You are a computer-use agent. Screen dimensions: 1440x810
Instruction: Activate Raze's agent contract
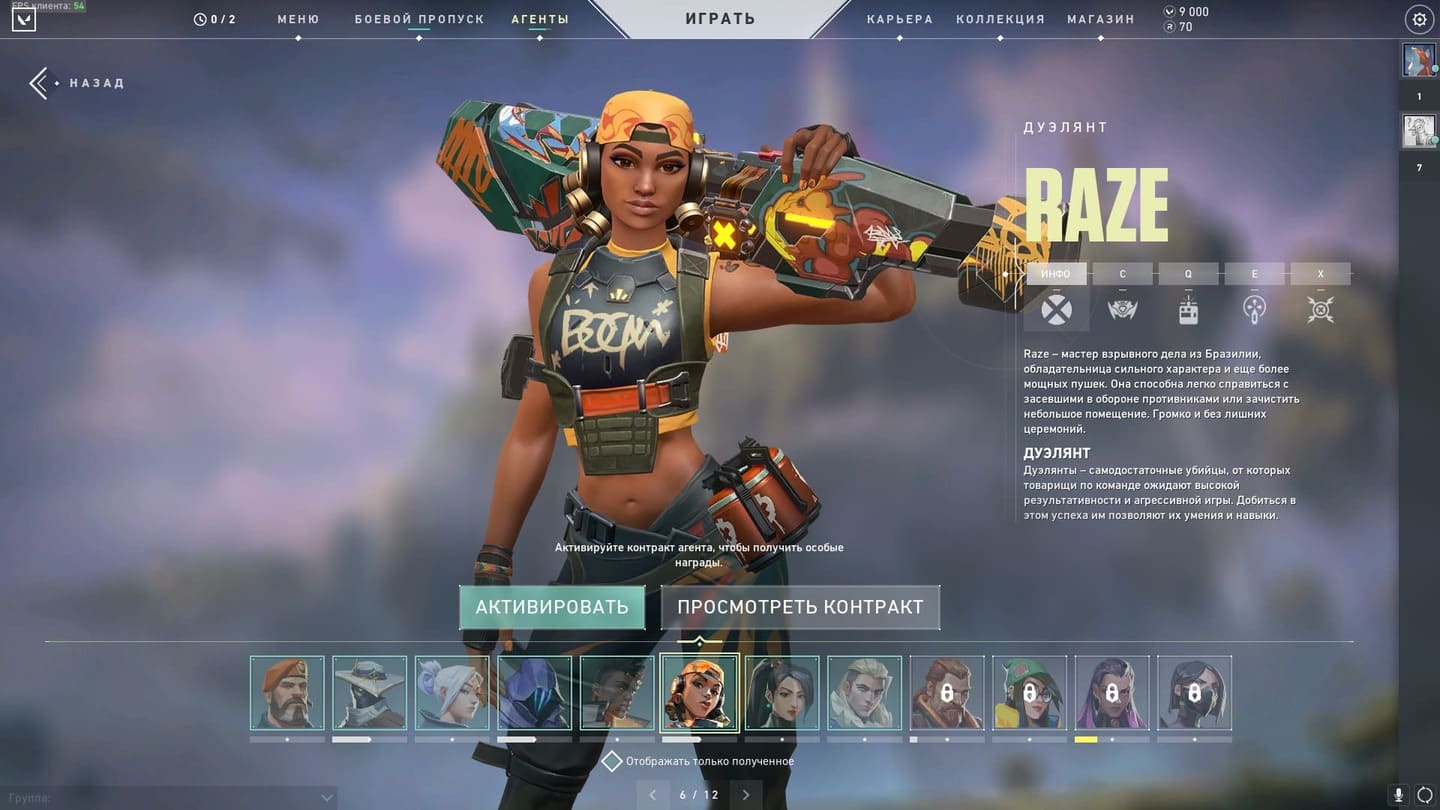point(552,607)
